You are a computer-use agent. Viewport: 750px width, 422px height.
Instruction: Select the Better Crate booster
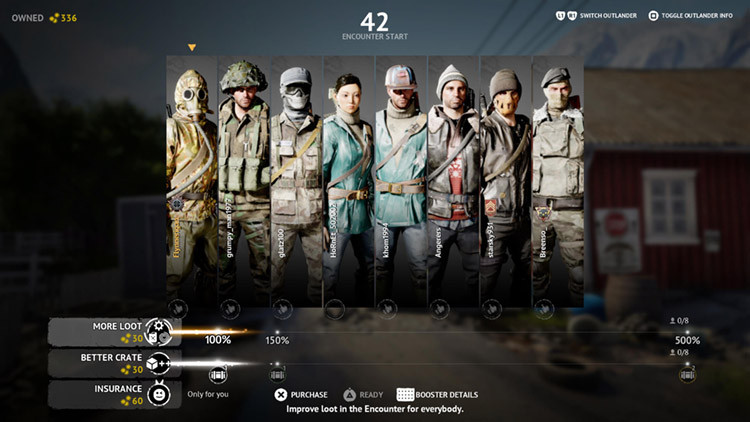pyautogui.click(x=112, y=362)
